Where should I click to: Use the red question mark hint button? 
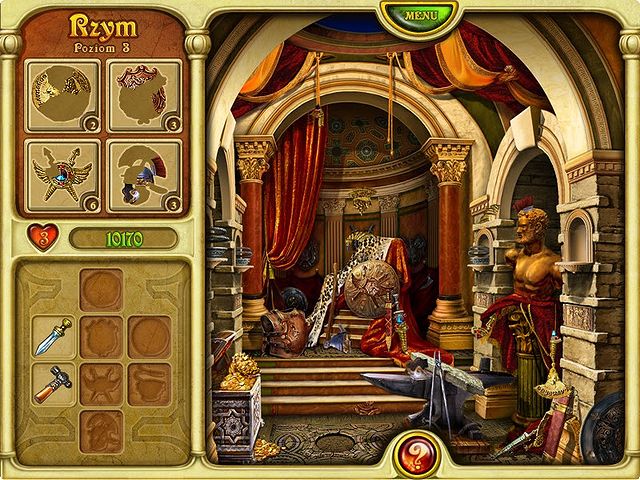coord(416,452)
